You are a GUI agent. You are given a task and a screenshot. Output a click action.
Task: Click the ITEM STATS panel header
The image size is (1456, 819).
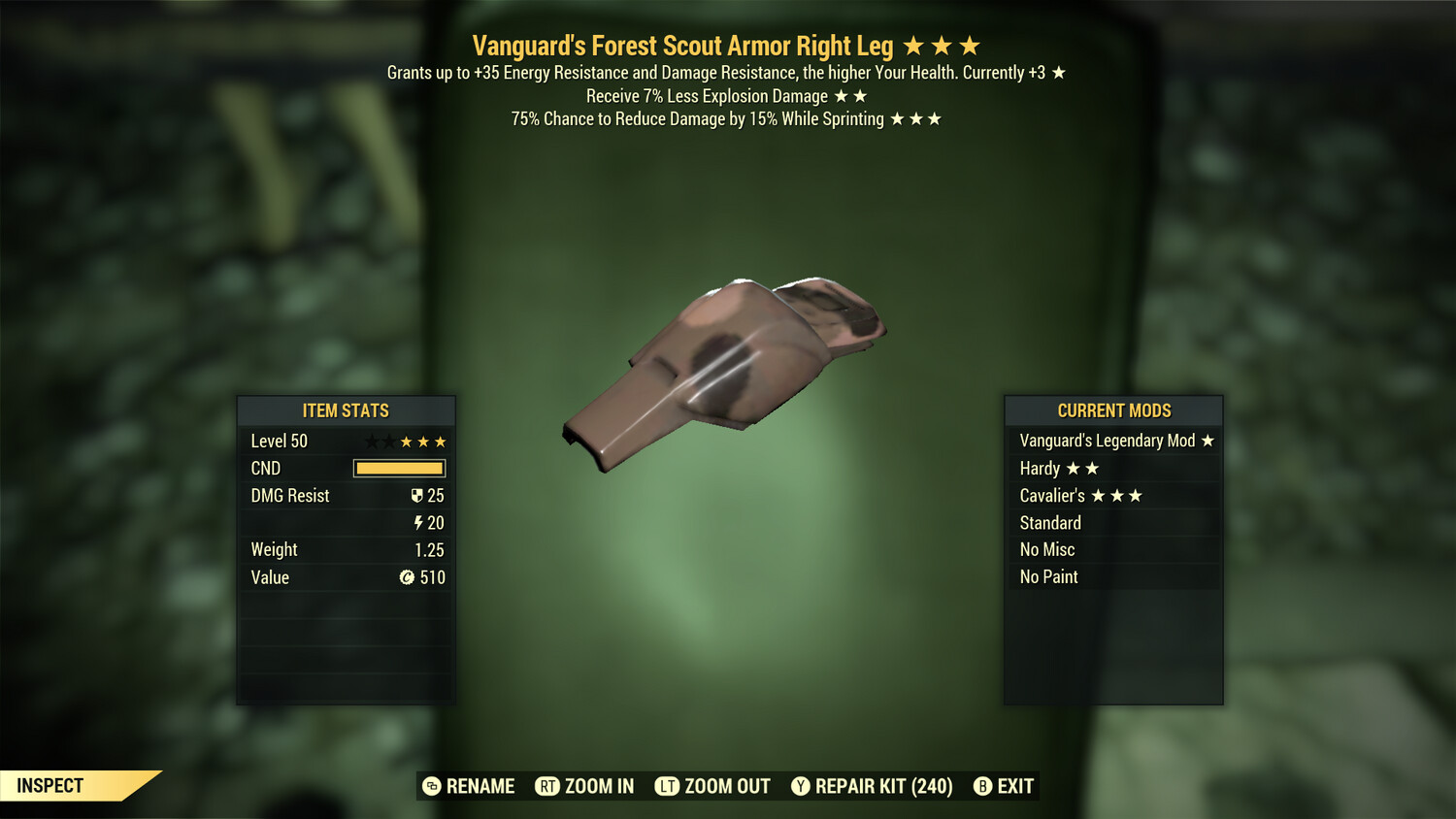[x=346, y=410]
